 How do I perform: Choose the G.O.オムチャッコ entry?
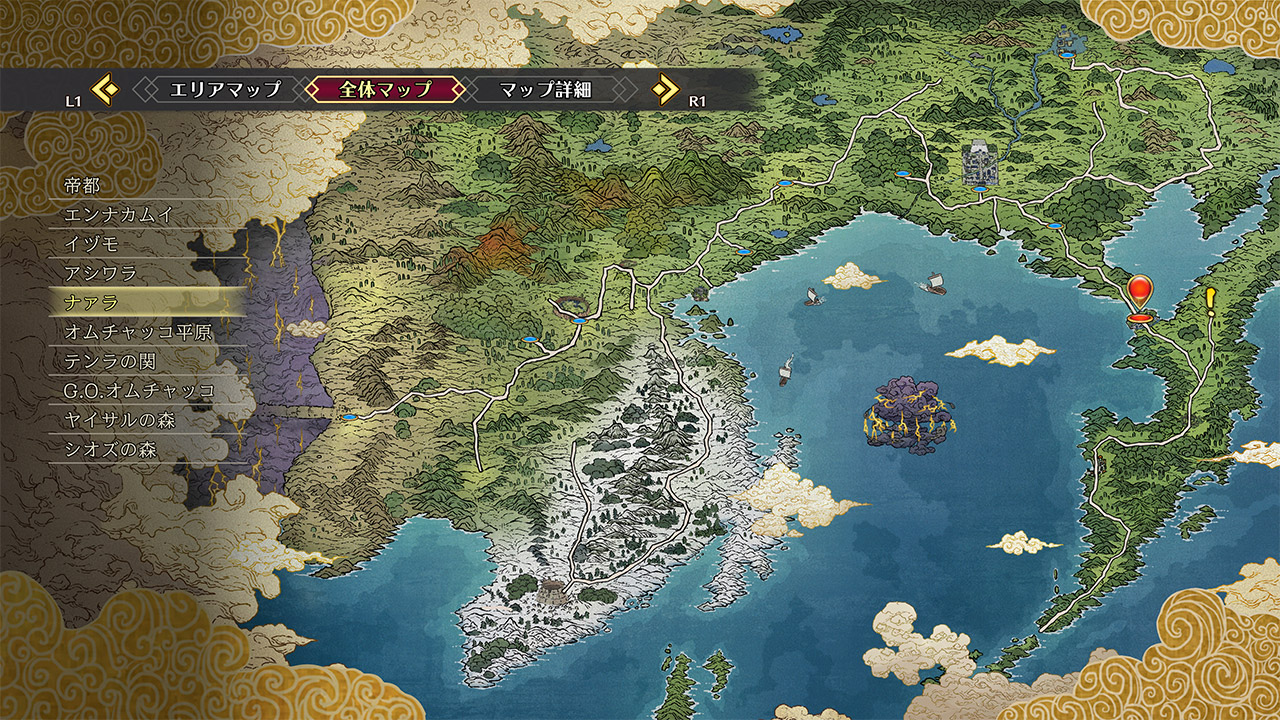point(139,390)
